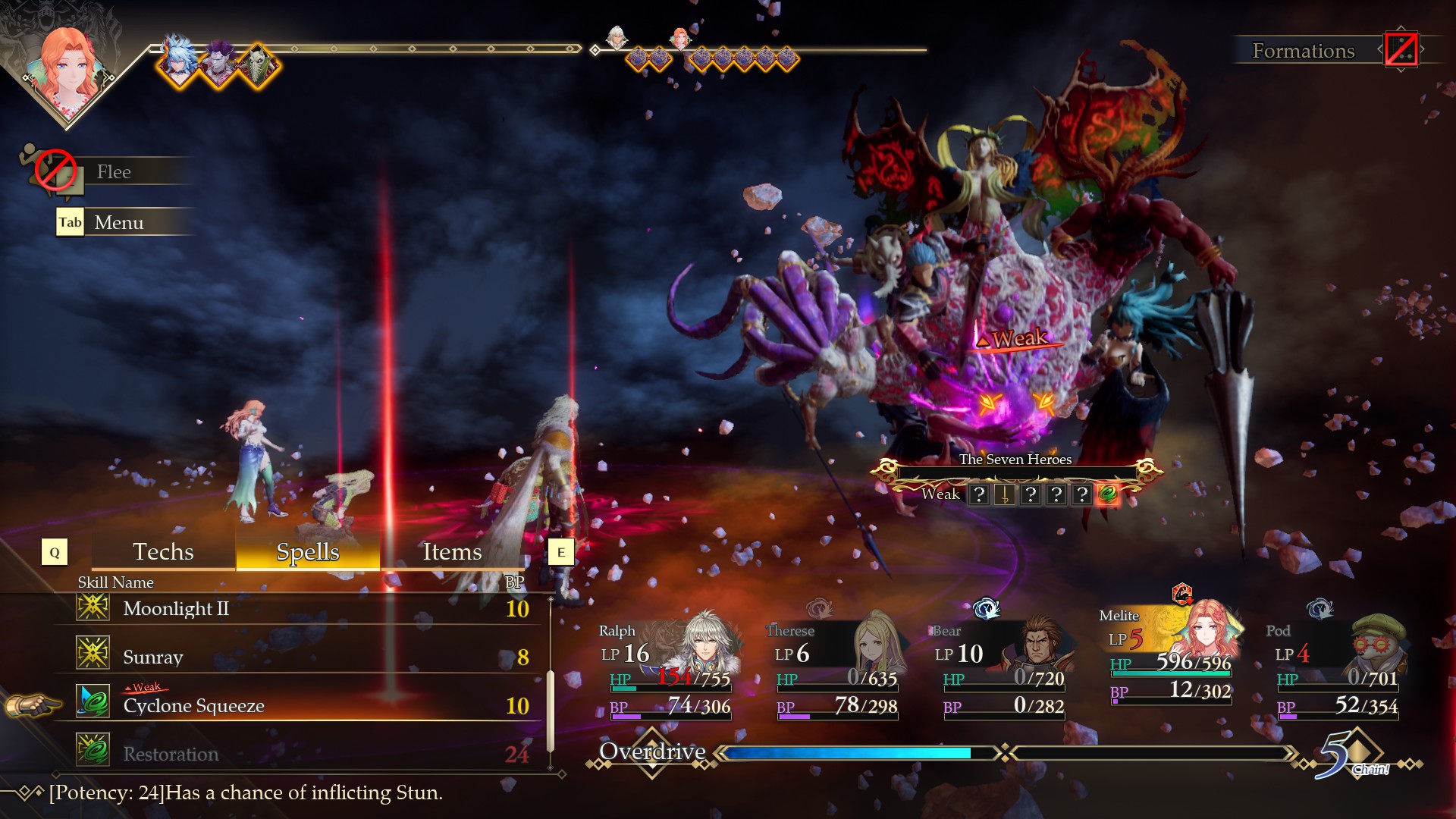Click the disabled Flee option
This screenshot has width=1456, height=819.
tap(114, 172)
